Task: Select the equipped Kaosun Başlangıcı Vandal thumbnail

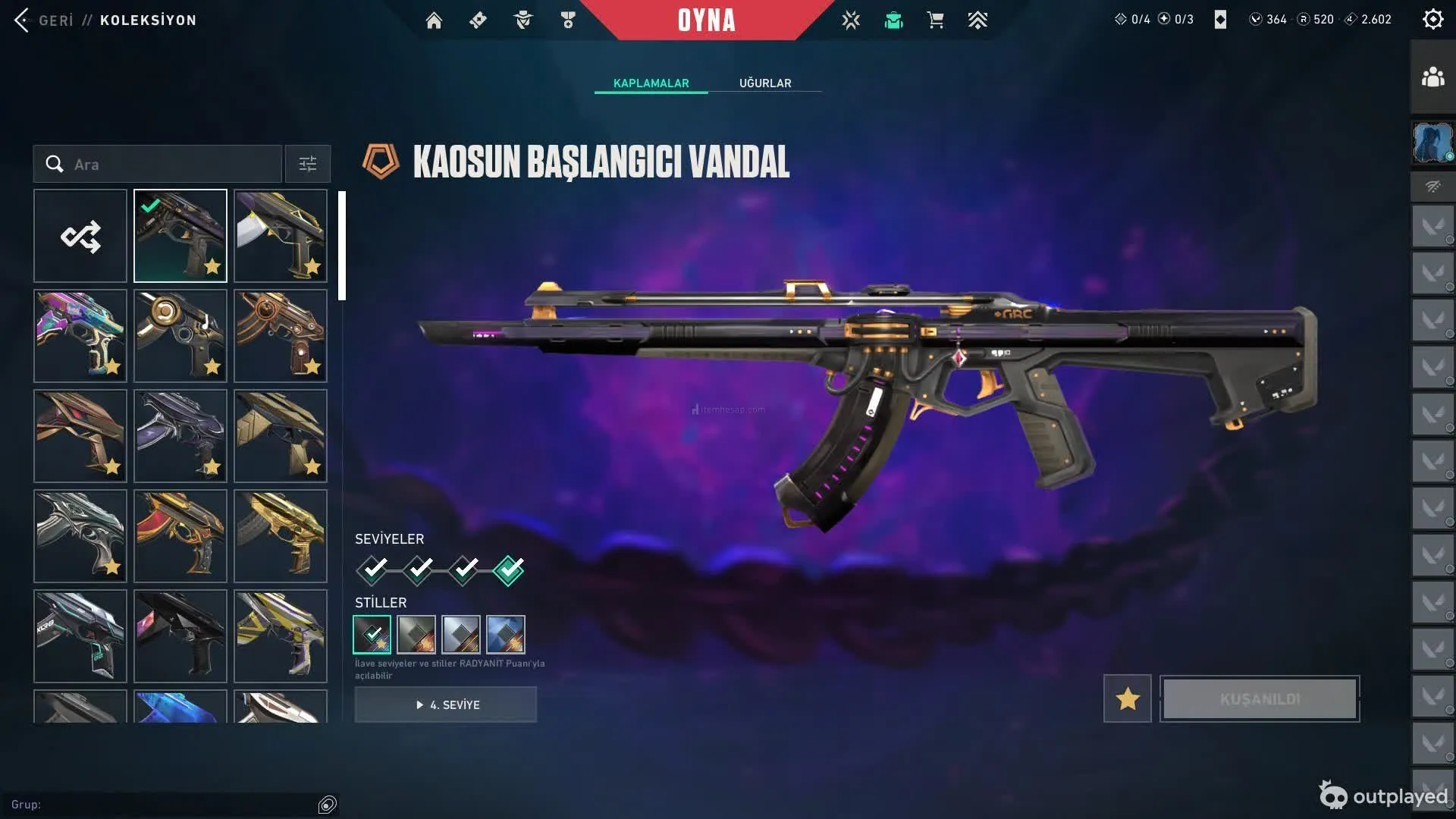Action: (180, 237)
